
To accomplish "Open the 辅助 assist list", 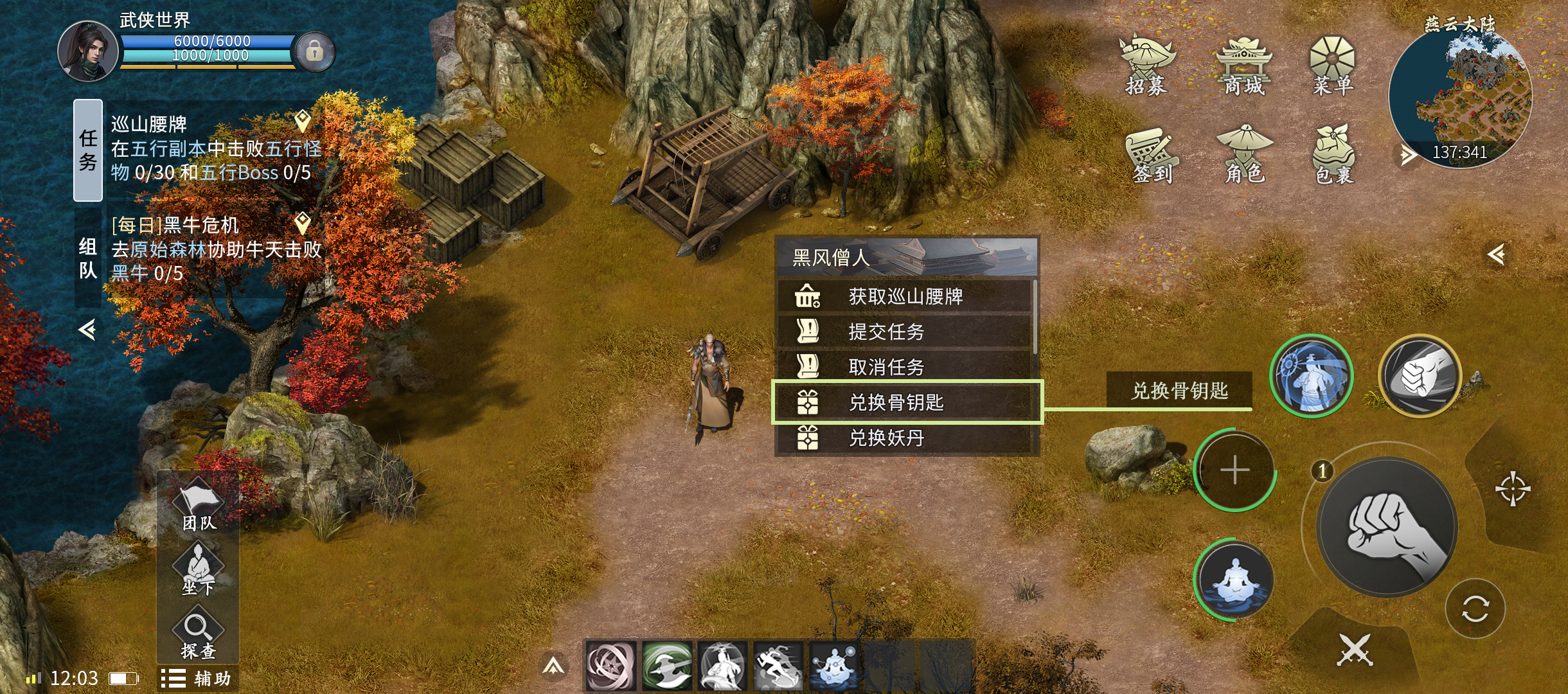I will [x=197, y=679].
